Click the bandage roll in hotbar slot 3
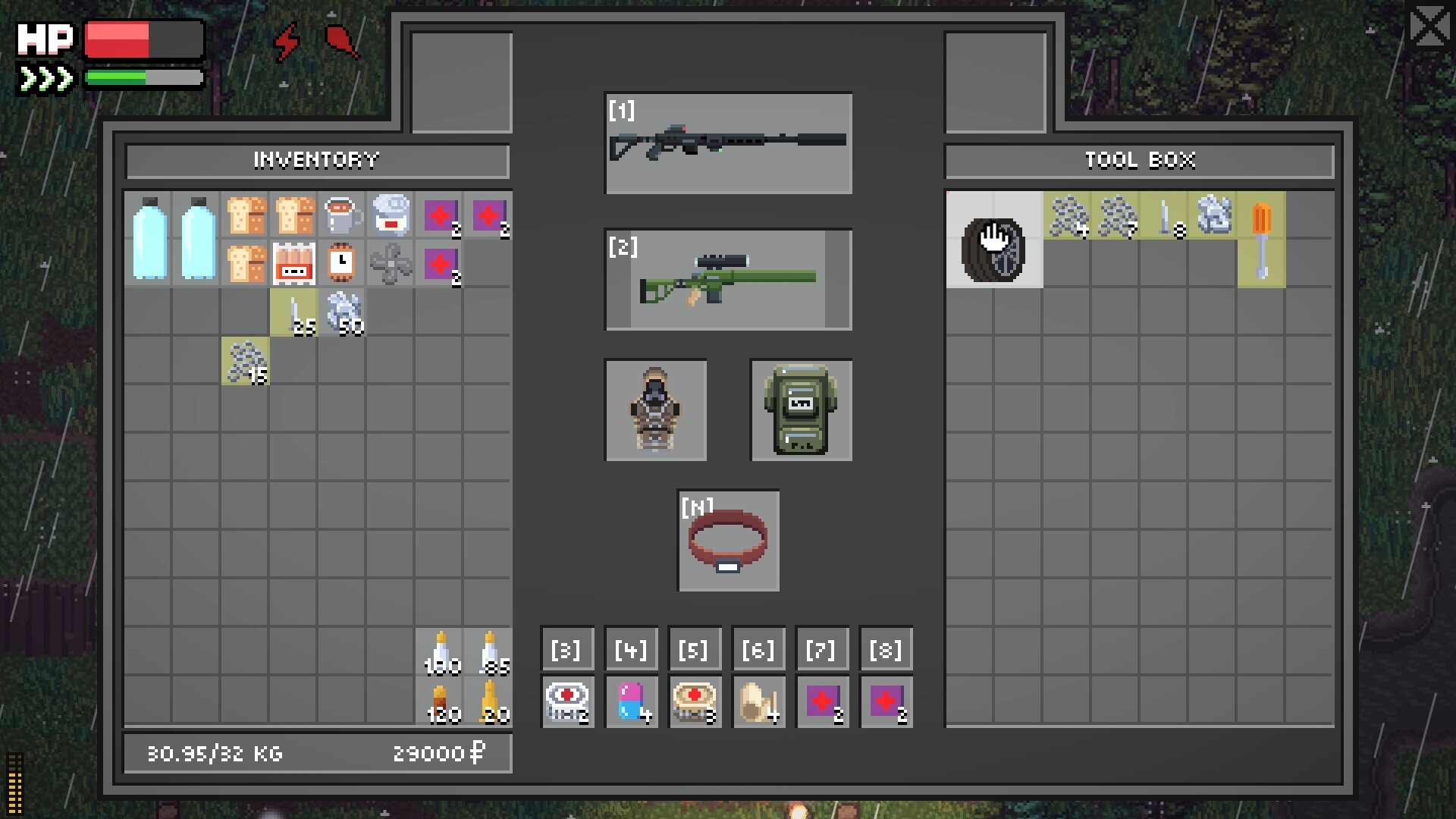1456x819 pixels. [567, 701]
